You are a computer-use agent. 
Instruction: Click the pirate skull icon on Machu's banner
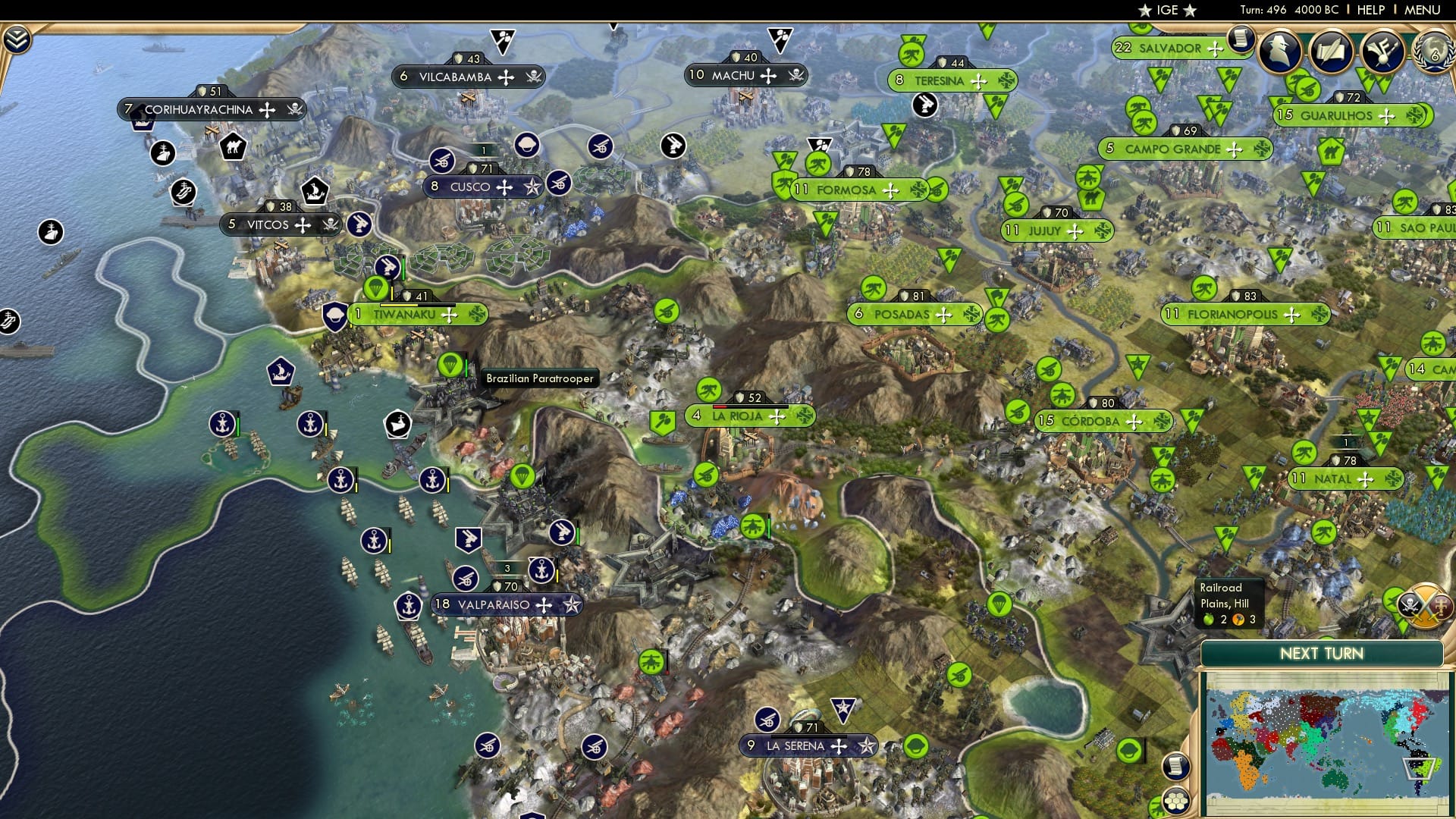(x=794, y=75)
